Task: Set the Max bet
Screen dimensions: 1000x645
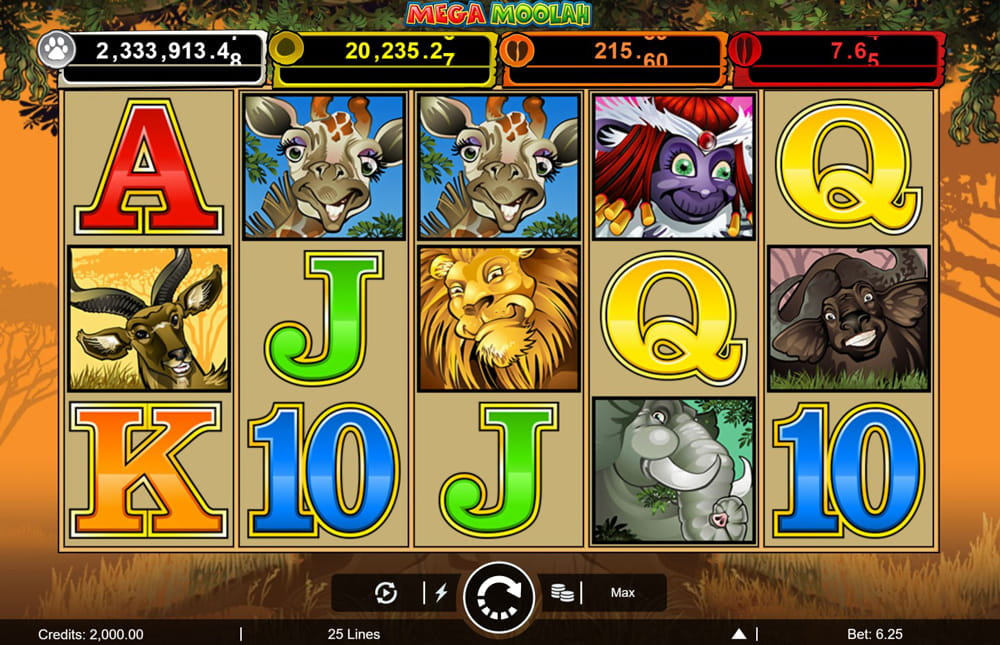Action: (x=623, y=593)
